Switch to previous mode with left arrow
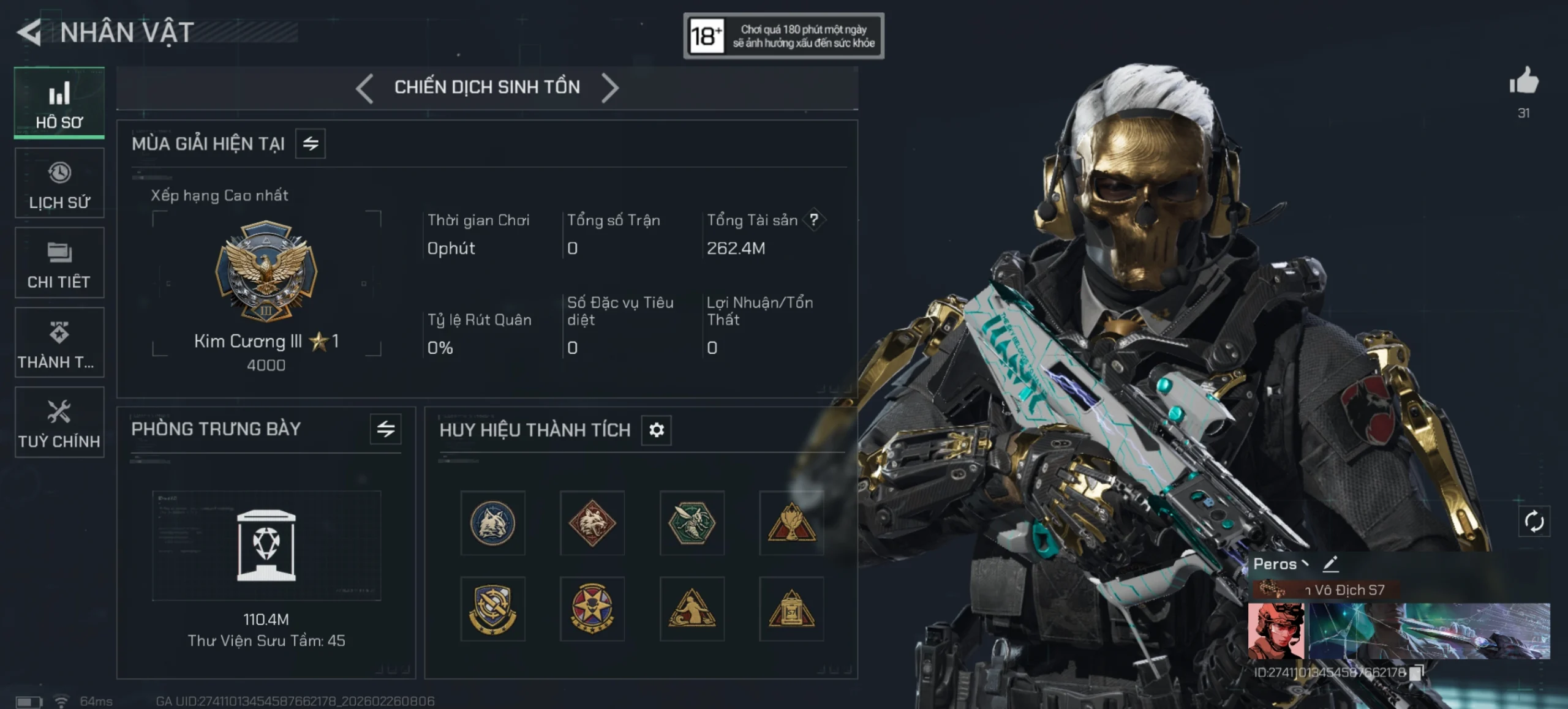1568x709 pixels. coord(364,88)
